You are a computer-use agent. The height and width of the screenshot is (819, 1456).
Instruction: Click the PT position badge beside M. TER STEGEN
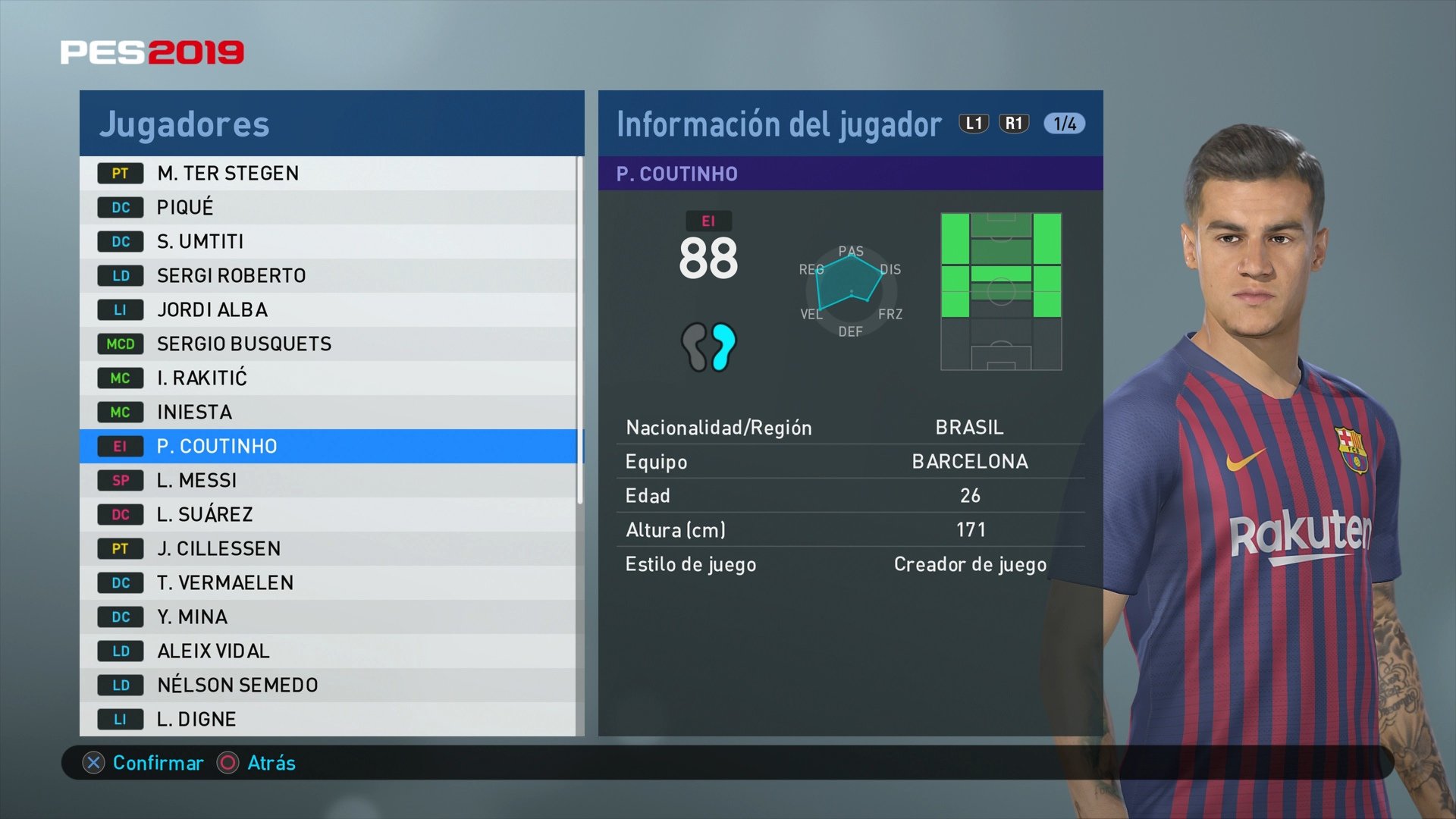click(x=120, y=173)
